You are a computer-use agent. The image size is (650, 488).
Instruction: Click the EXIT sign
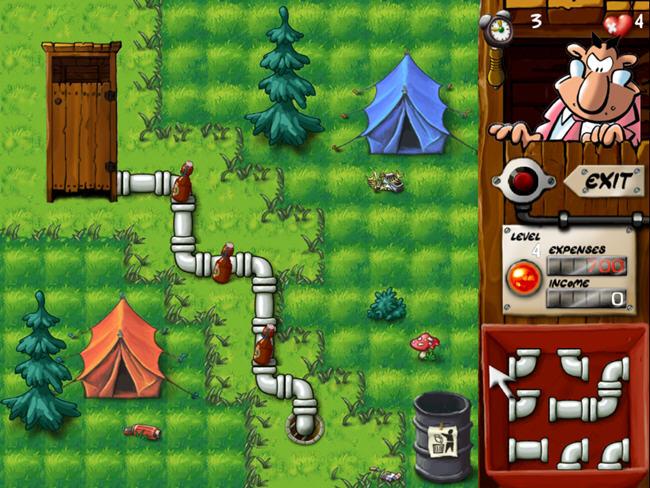[x=607, y=182]
